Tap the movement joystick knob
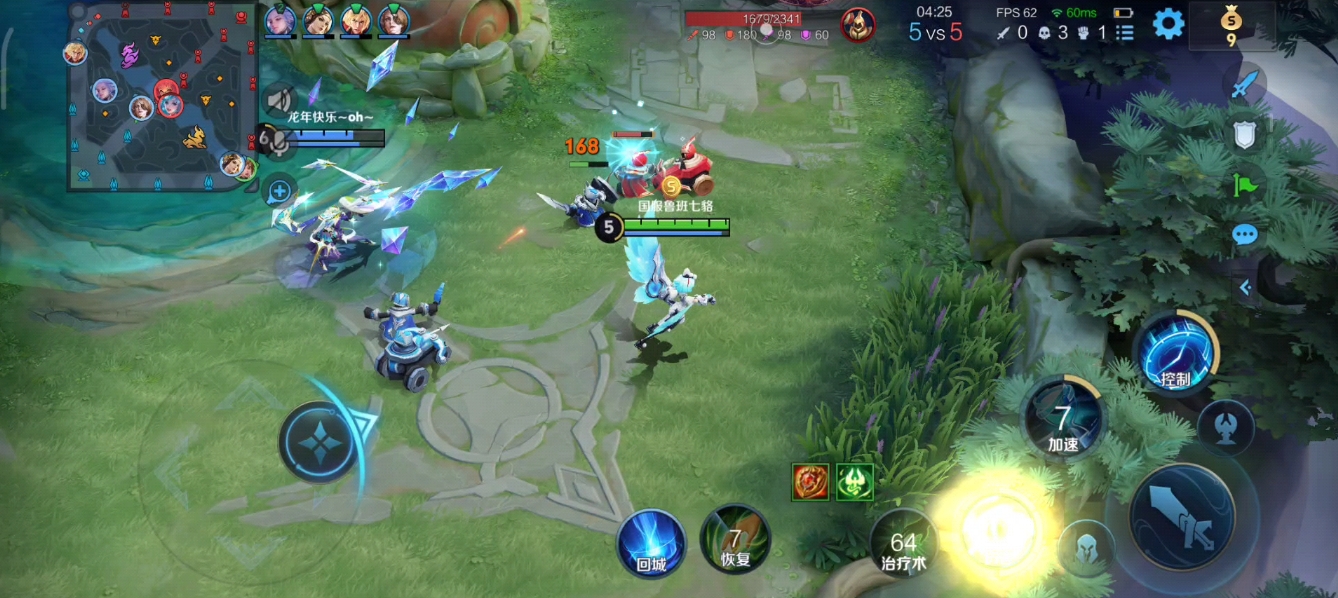1338x598 pixels. 318,441
